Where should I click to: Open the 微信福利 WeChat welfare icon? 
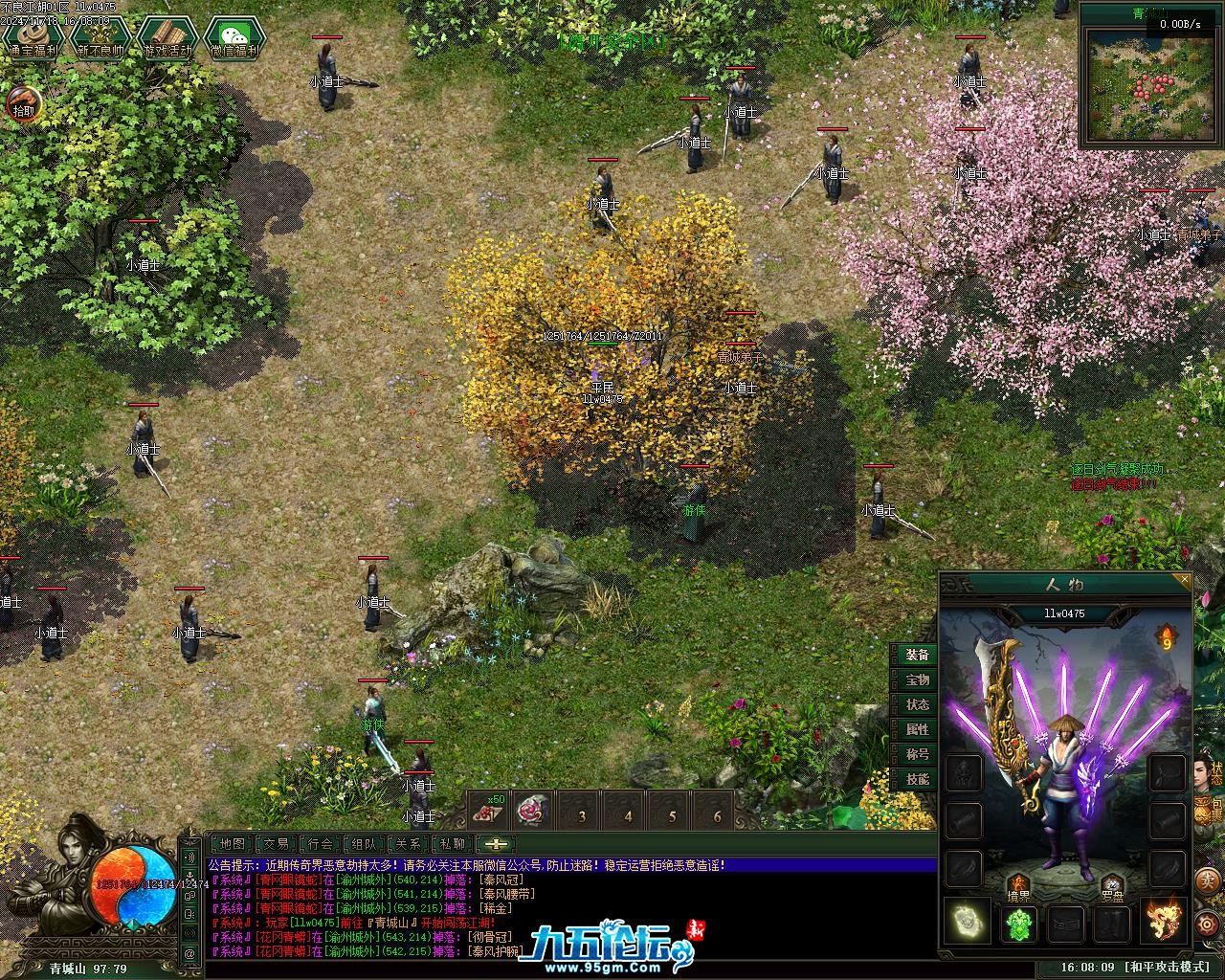pyautogui.click(x=234, y=36)
